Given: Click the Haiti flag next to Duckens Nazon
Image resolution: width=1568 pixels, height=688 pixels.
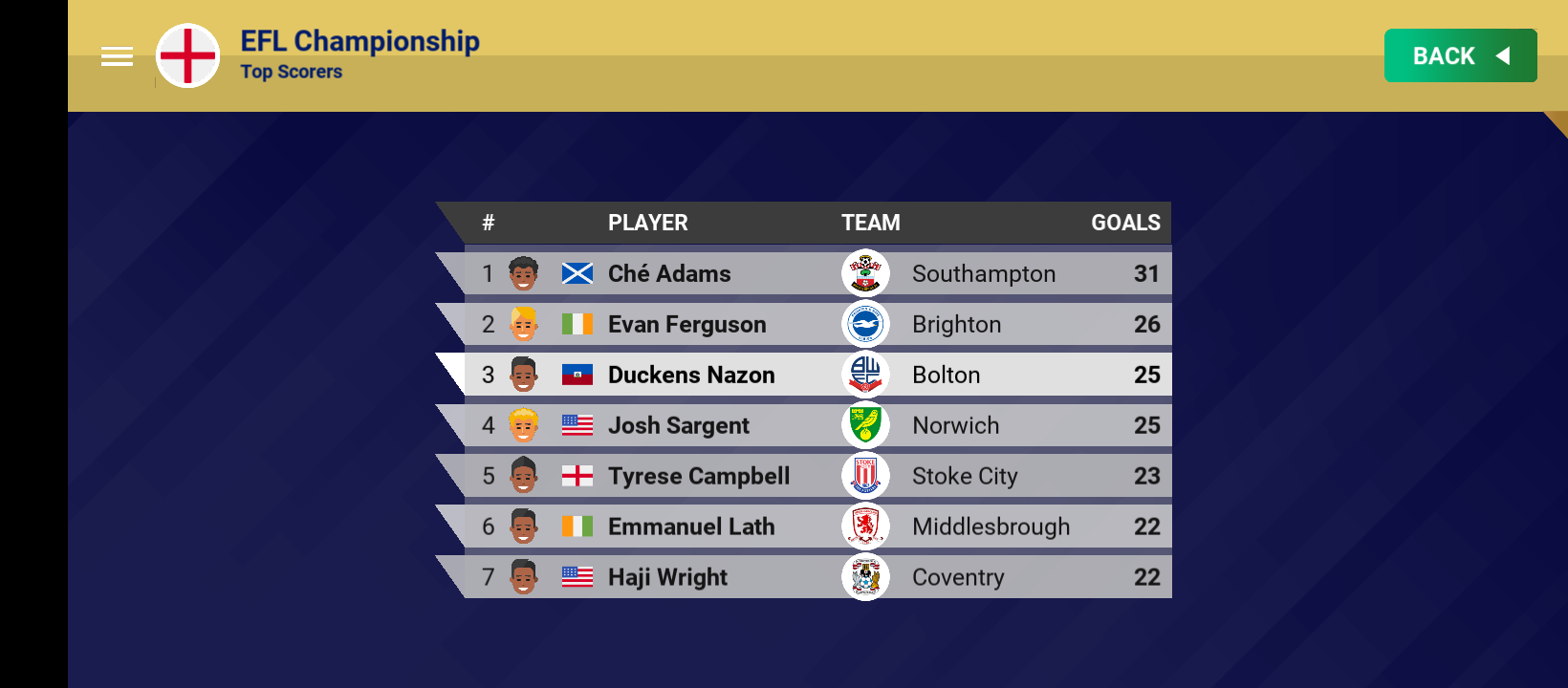Looking at the screenshot, I should 578,375.
